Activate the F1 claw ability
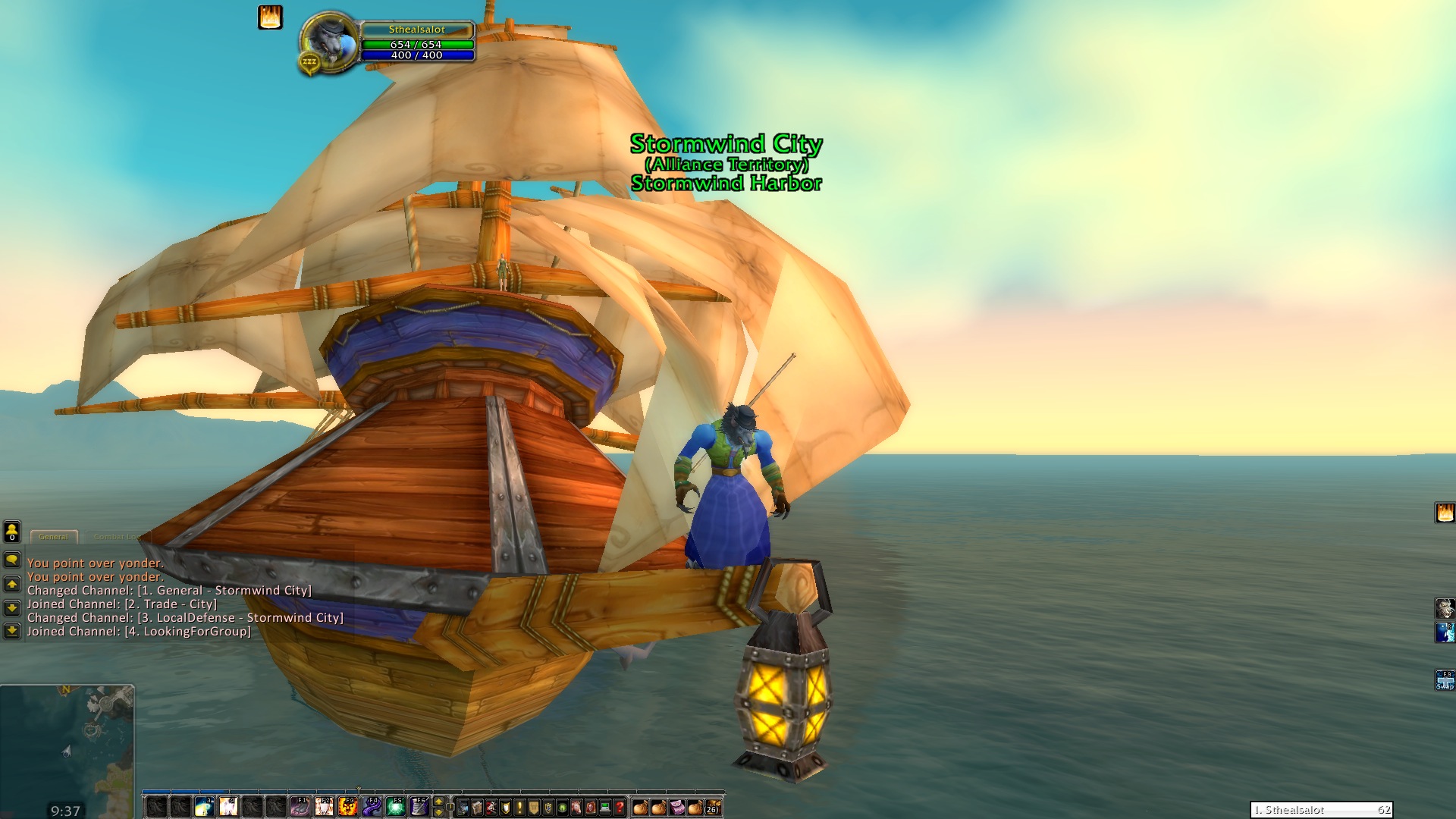The height and width of the screenshot is (819, 1456). coord(300,807)
